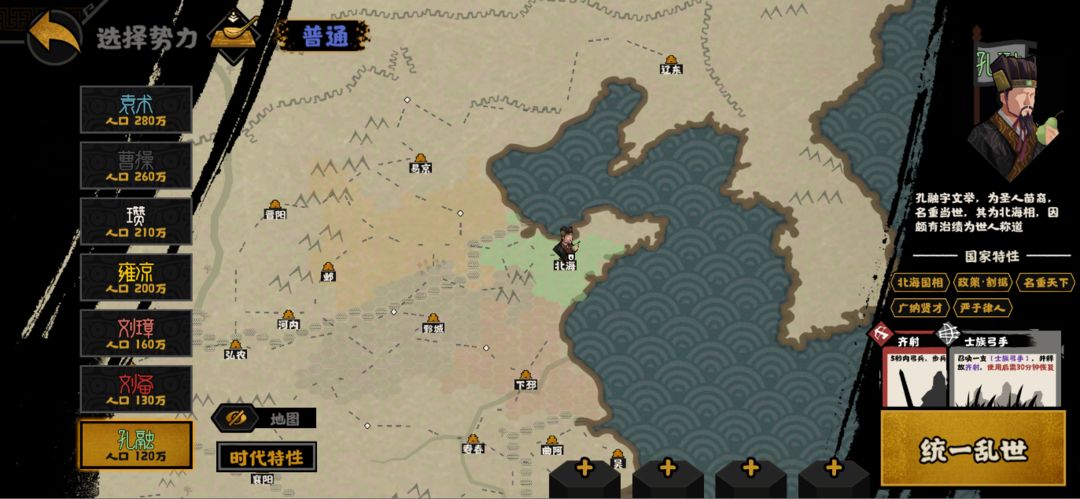Pick the 刘备 faction
The image size is (1080, 499).
(136, 388)
